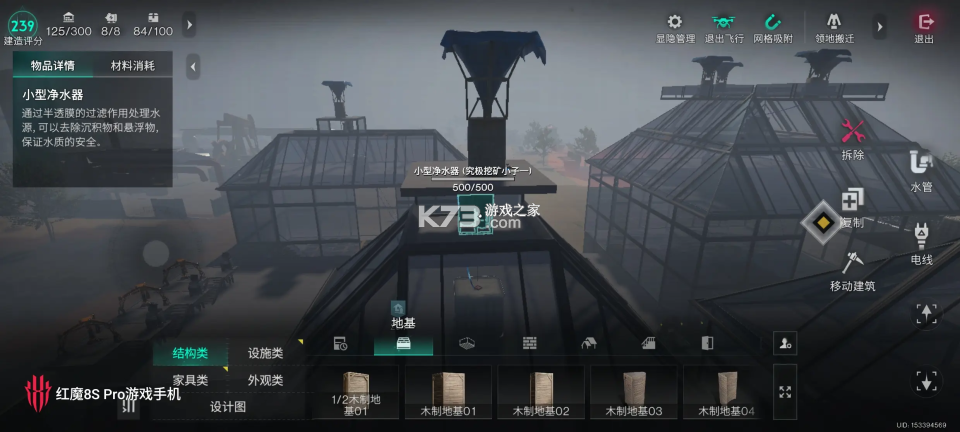Open the 设计图 blueprint section
This screenshot has height=432, width=960.
(x=228, y=407)
